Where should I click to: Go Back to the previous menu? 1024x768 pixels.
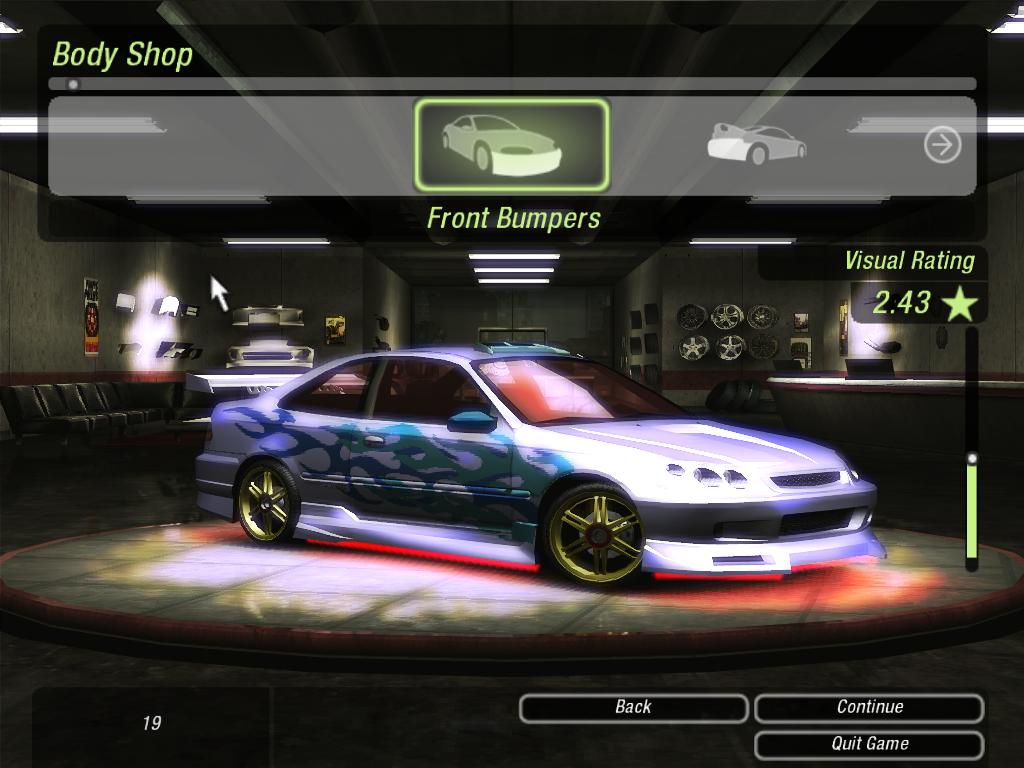pos(633,708)
